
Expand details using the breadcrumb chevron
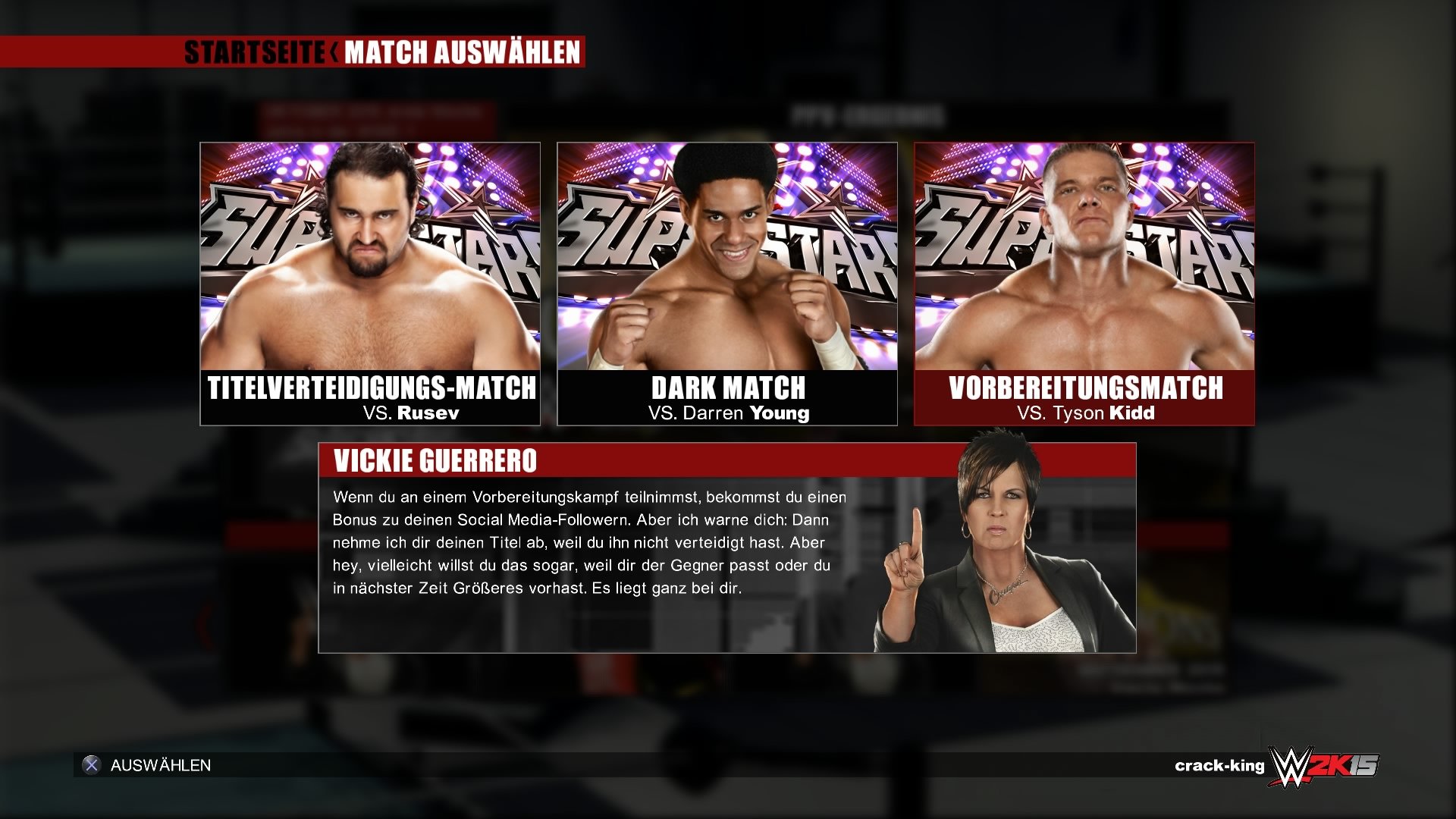coord(334,54)
